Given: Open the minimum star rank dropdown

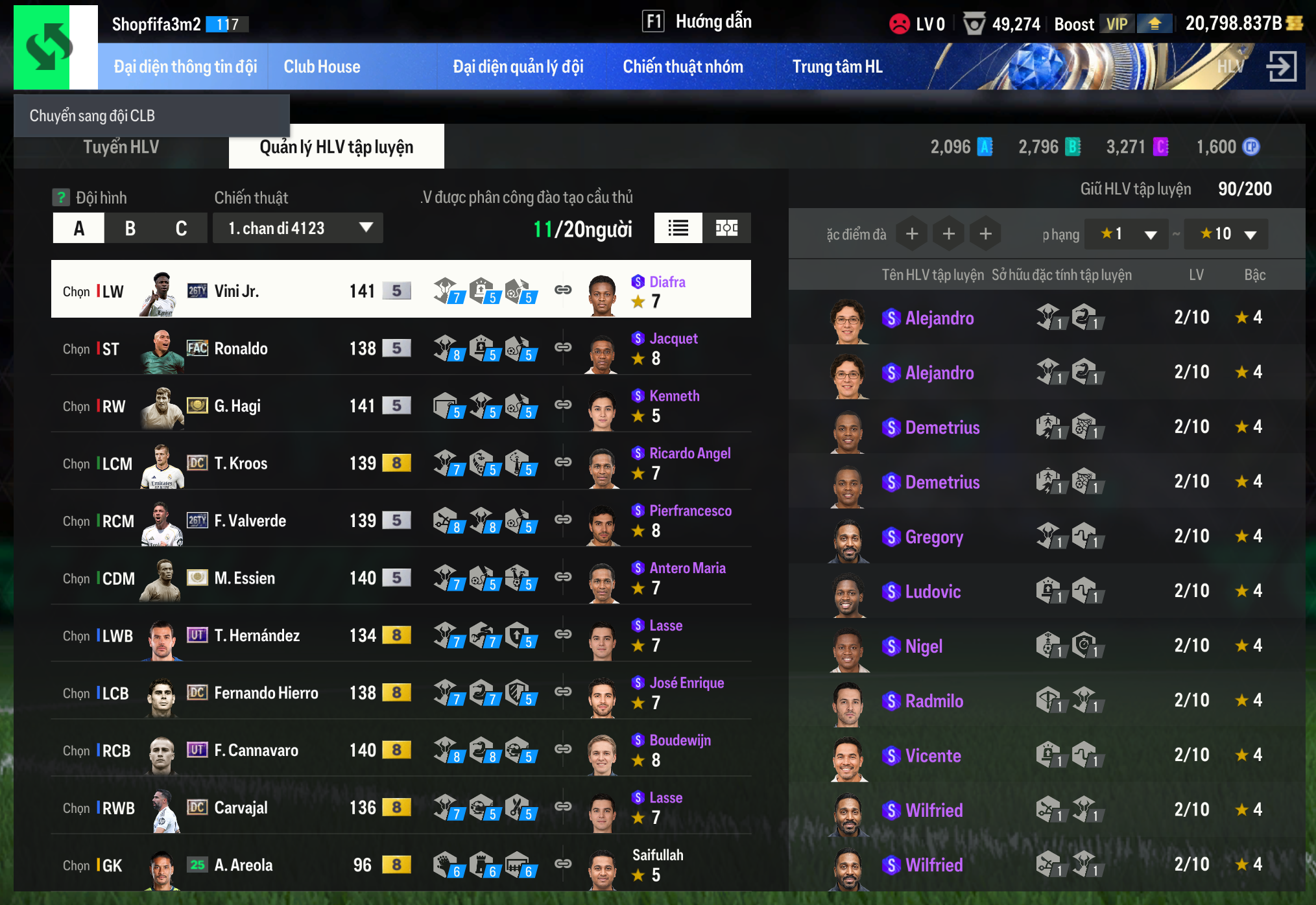Looking at the screenshot, I should pyautogui.click(x=1127, y=234).
